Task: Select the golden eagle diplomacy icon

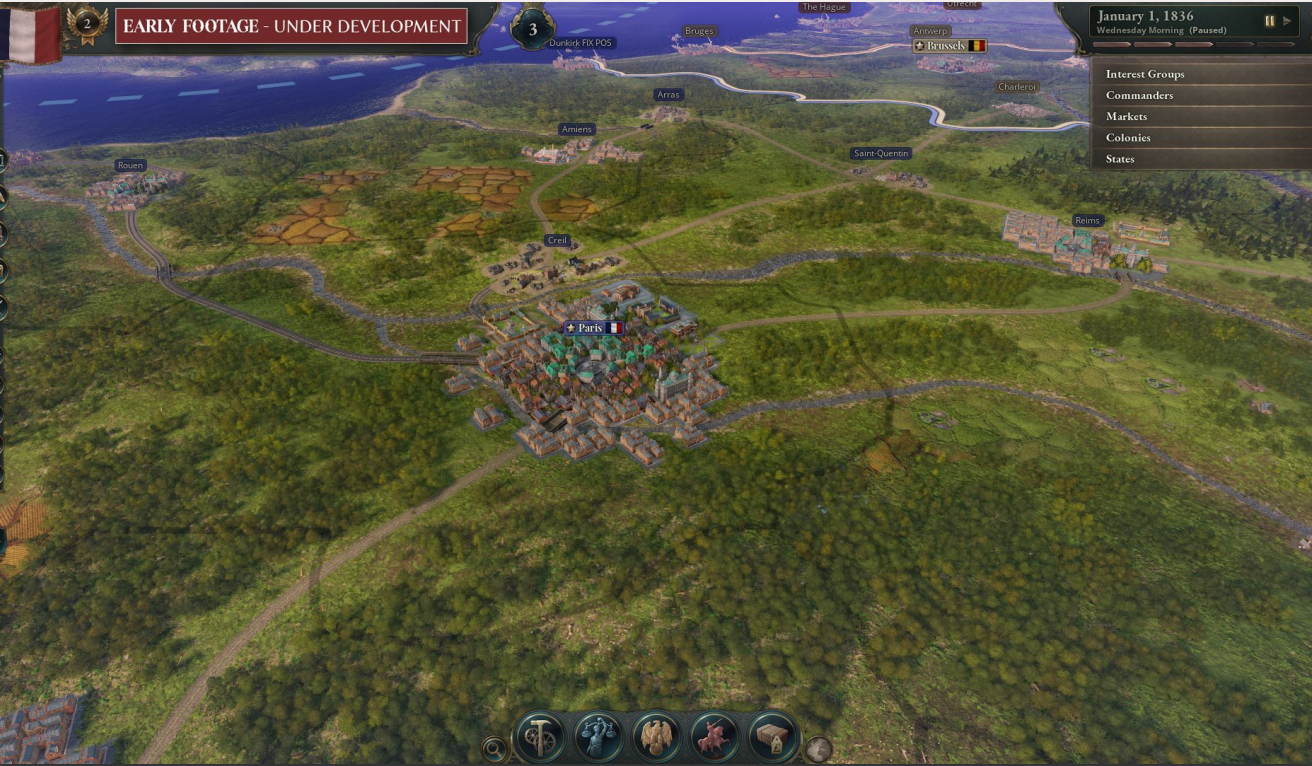Action: 657,738
